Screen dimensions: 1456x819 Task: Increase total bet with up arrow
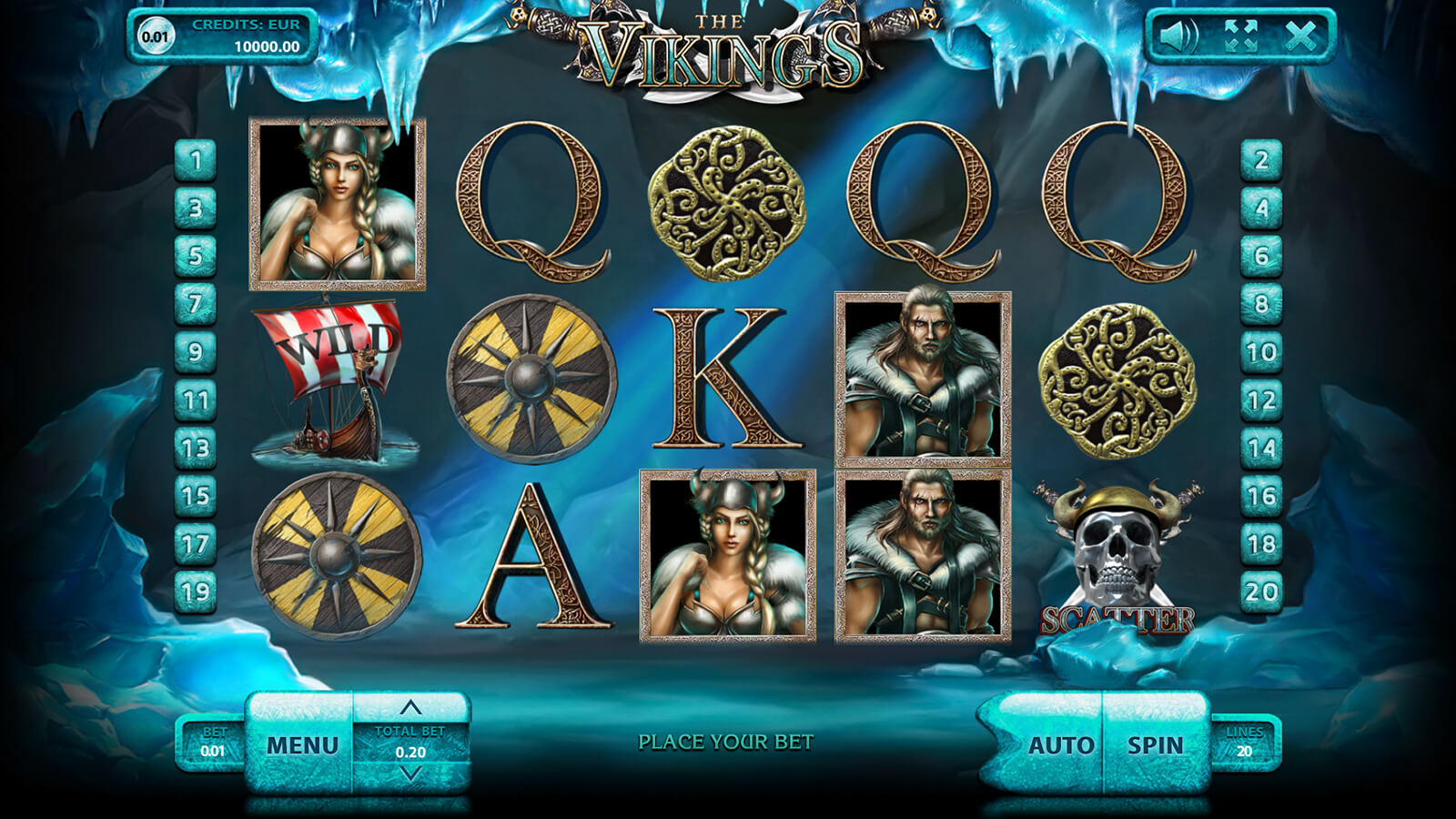(x=410, y=707)
